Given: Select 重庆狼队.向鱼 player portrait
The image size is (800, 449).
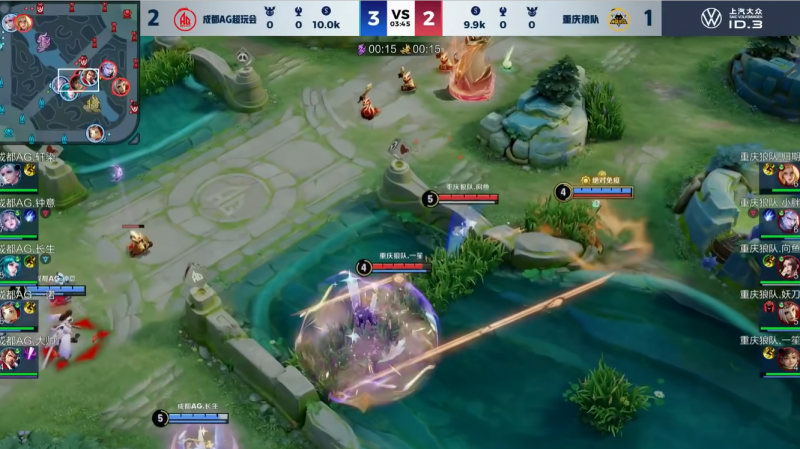Looking at the screenshot, I should click(787, 266).
